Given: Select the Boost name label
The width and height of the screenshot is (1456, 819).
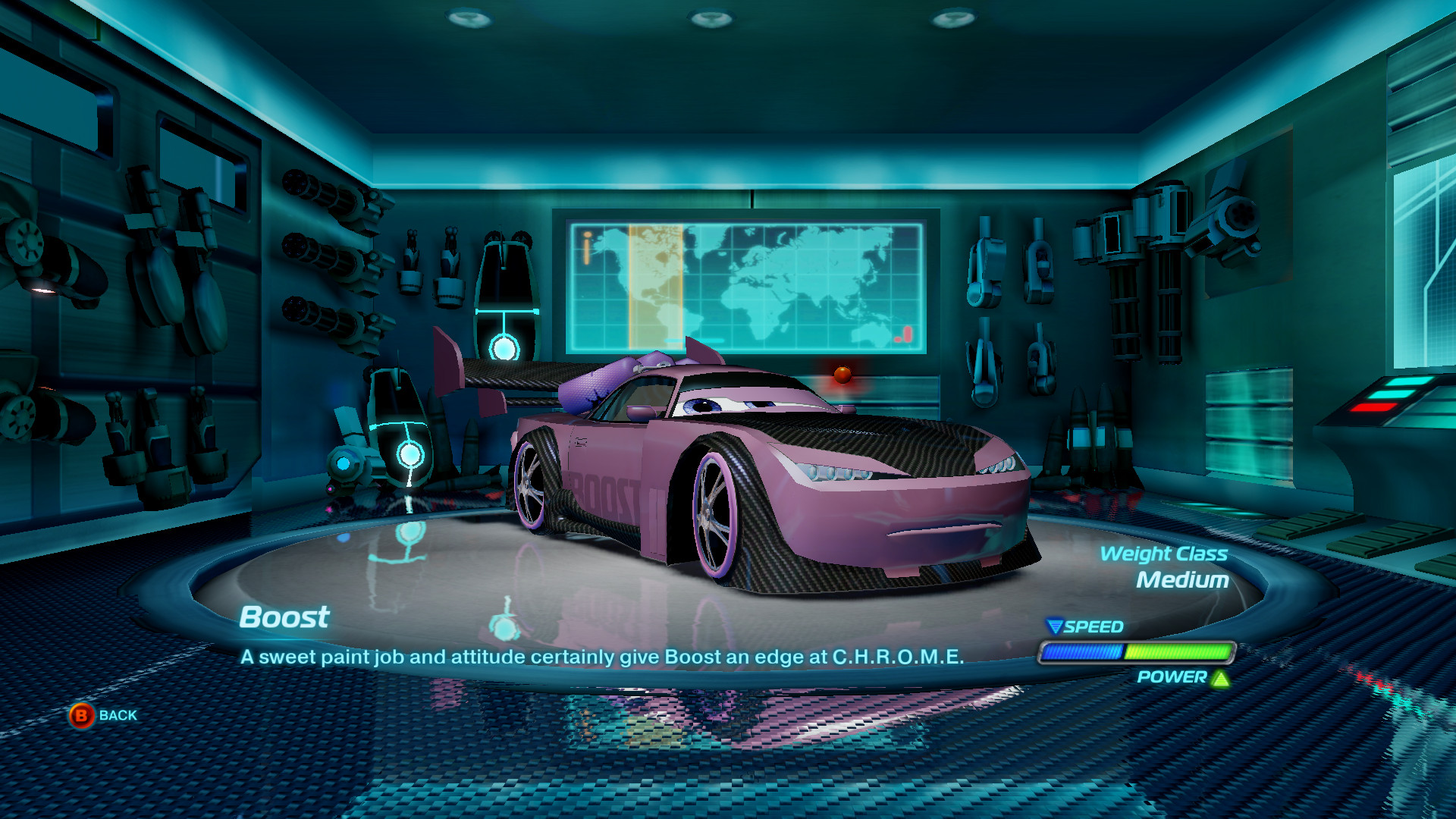Looking at the screenshot, I should (x=284, y=618).
